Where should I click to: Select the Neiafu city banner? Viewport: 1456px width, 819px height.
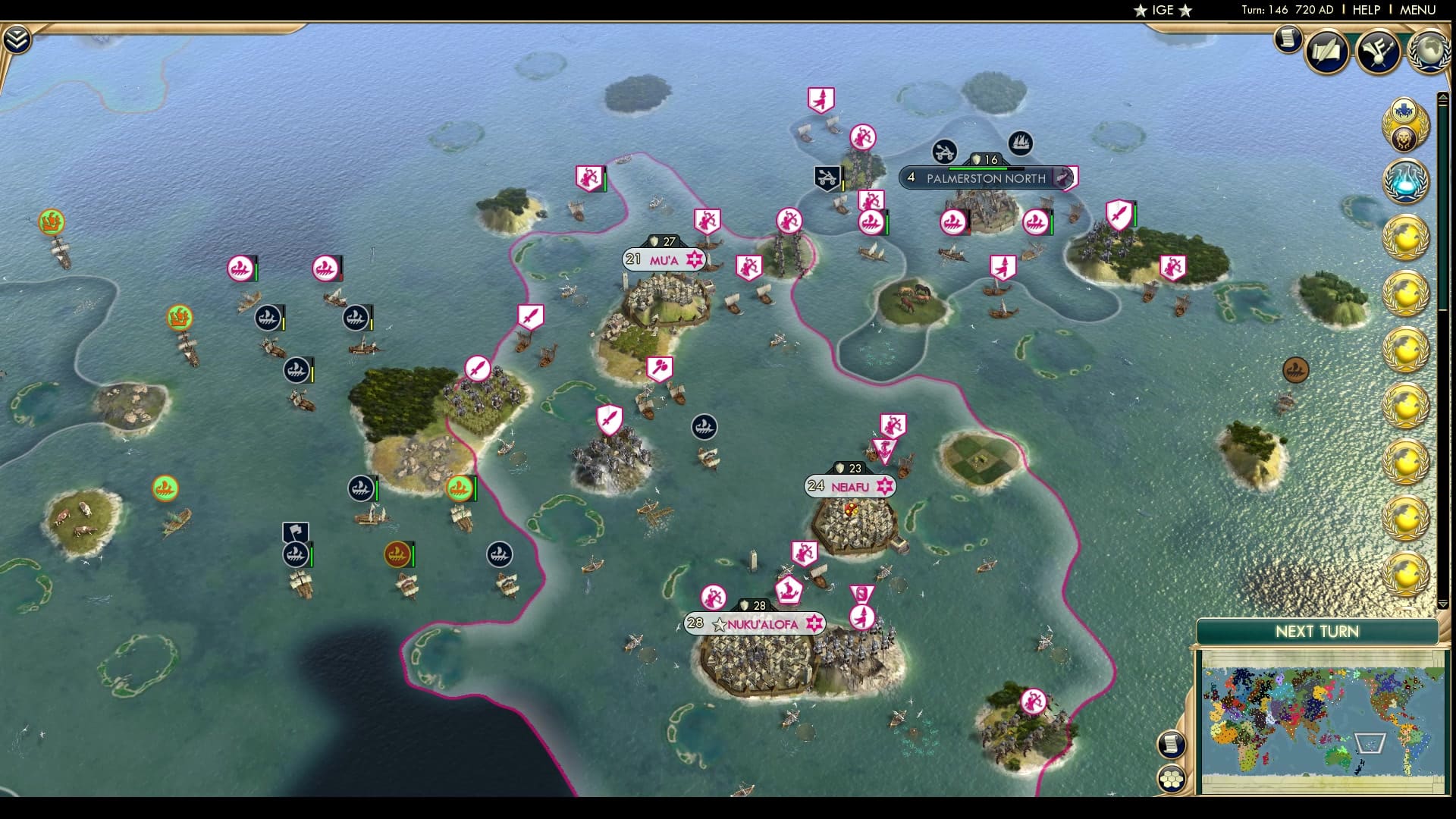coord(851,486)
